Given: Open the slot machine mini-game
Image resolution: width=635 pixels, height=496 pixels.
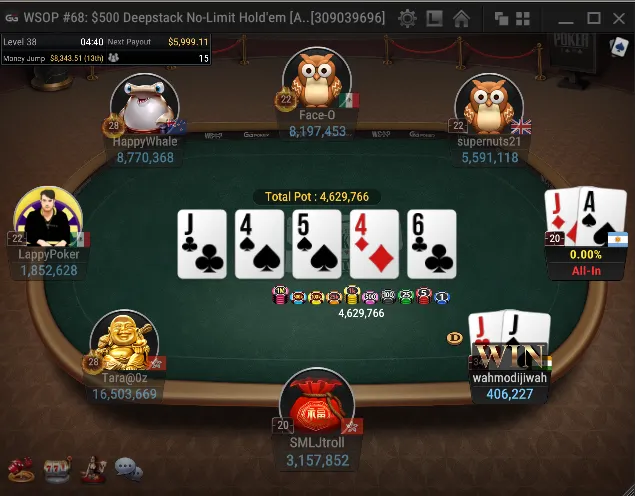Looking at the screenshot, I should pos(56,468).
